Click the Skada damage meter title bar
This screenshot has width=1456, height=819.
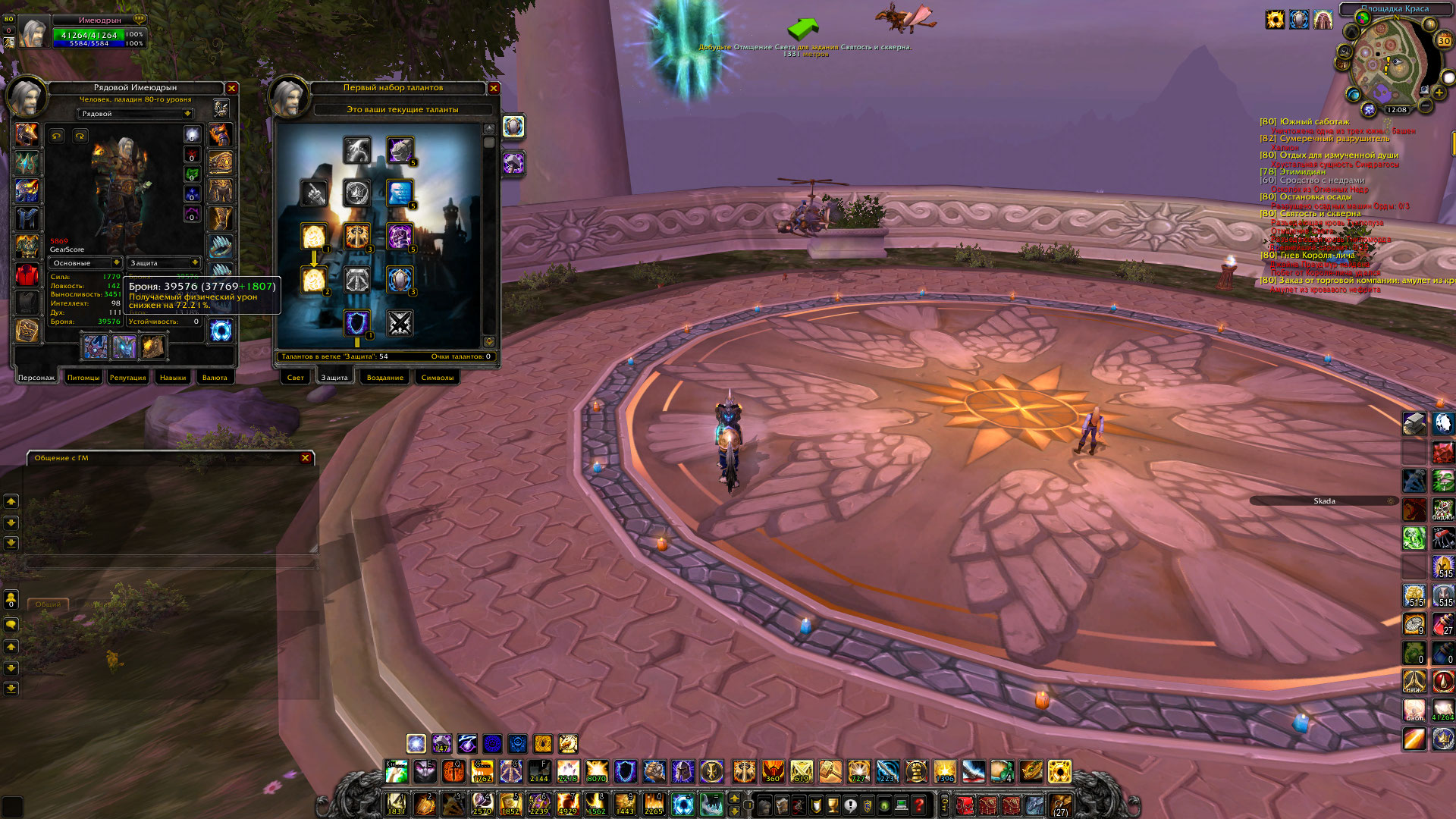[1324, 501]
